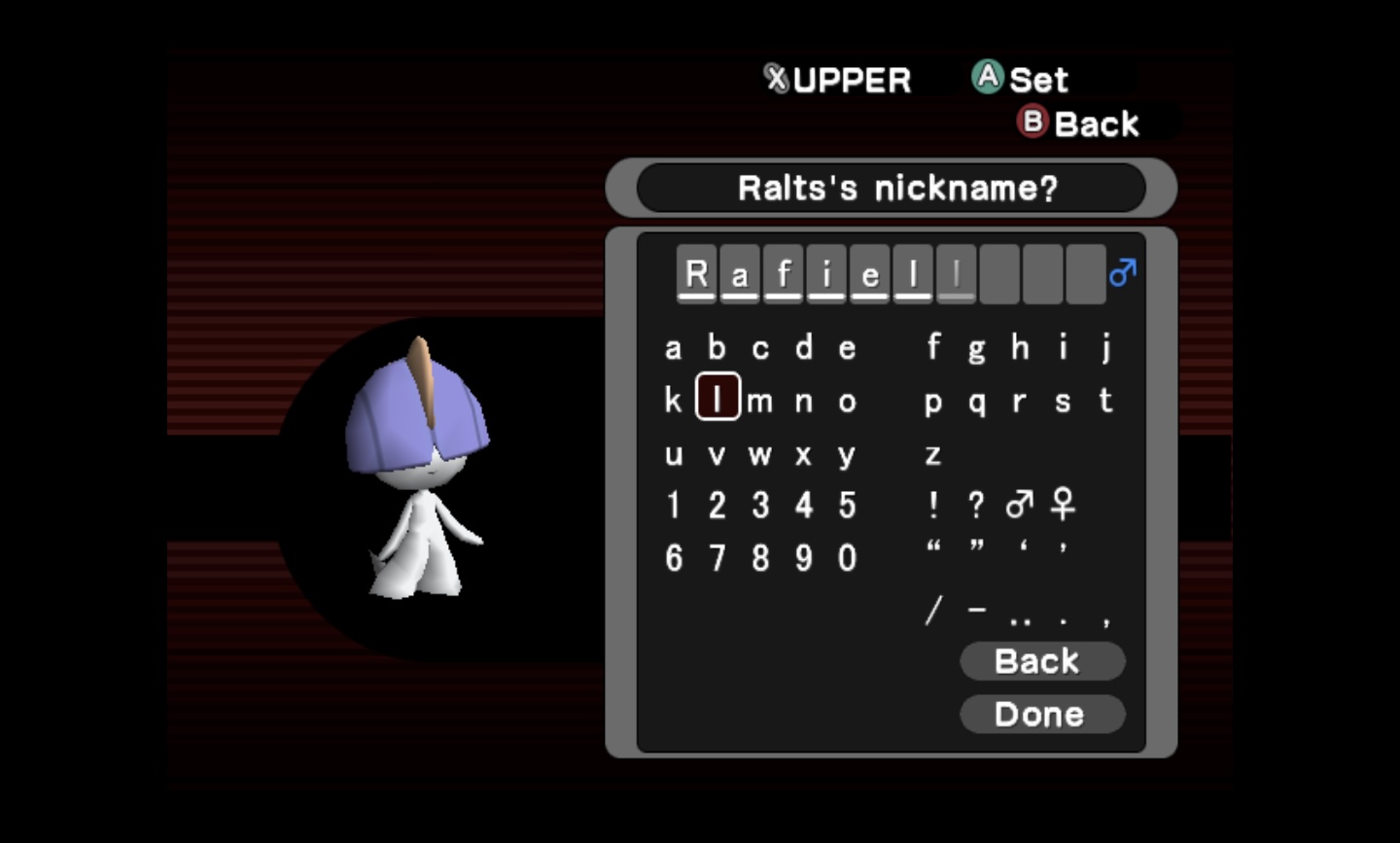
Task: Pick the number 0 key
Action: click(x=847, y=558)
